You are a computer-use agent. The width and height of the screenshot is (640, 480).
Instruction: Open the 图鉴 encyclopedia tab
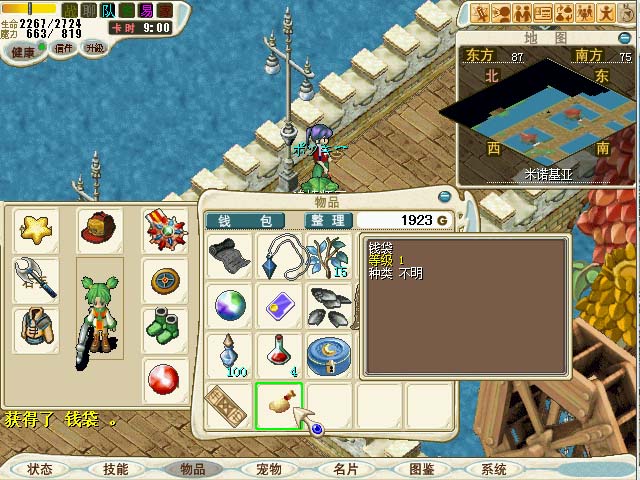point(421,469)
